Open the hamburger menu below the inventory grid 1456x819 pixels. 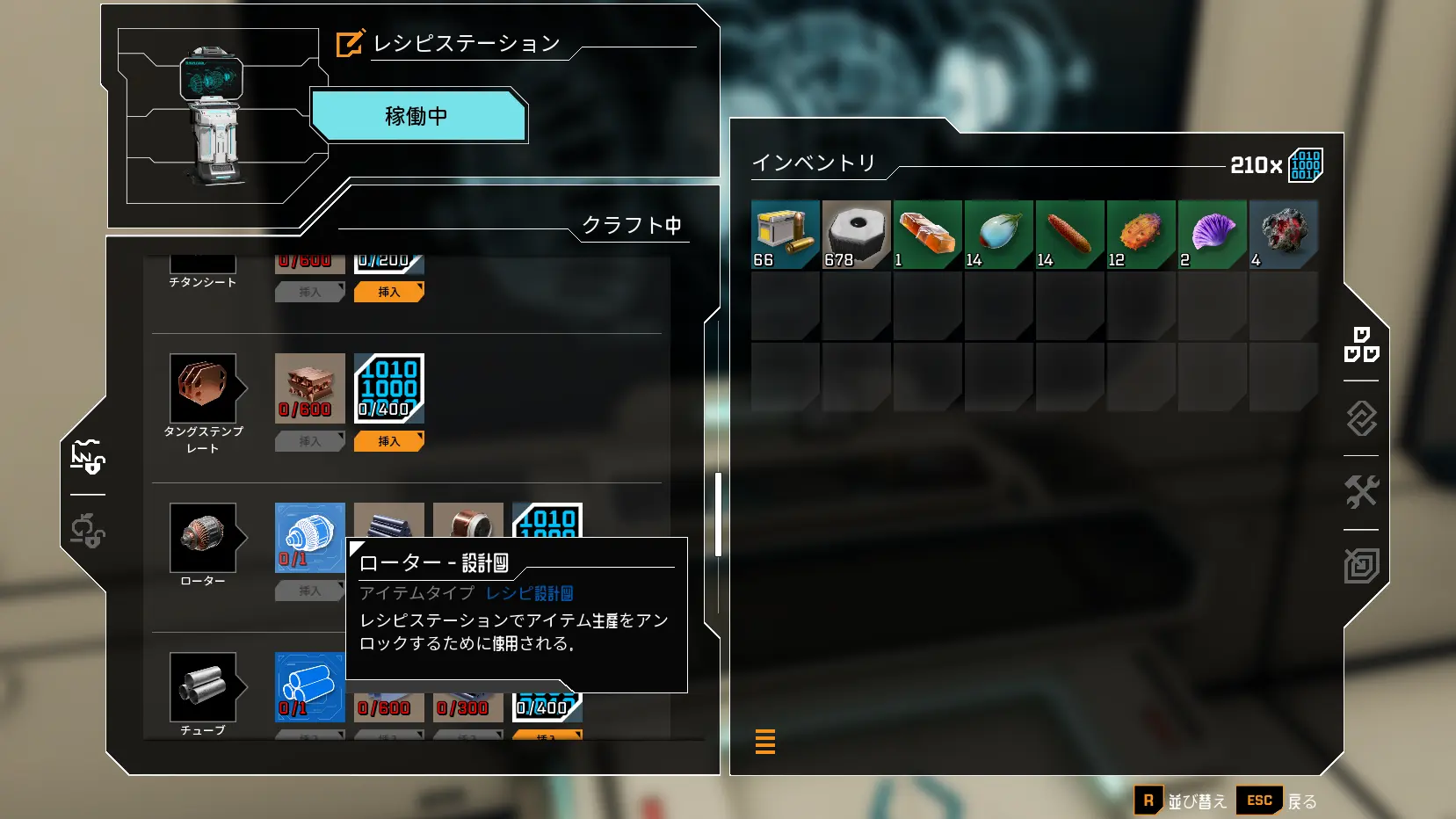[x=764, y=741]
